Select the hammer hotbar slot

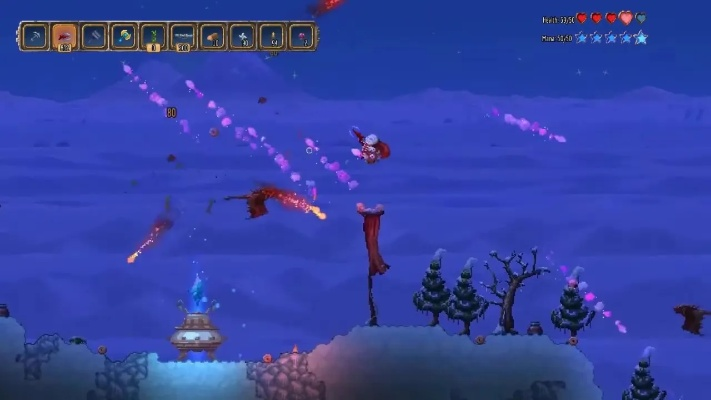(x=94, y=37)
